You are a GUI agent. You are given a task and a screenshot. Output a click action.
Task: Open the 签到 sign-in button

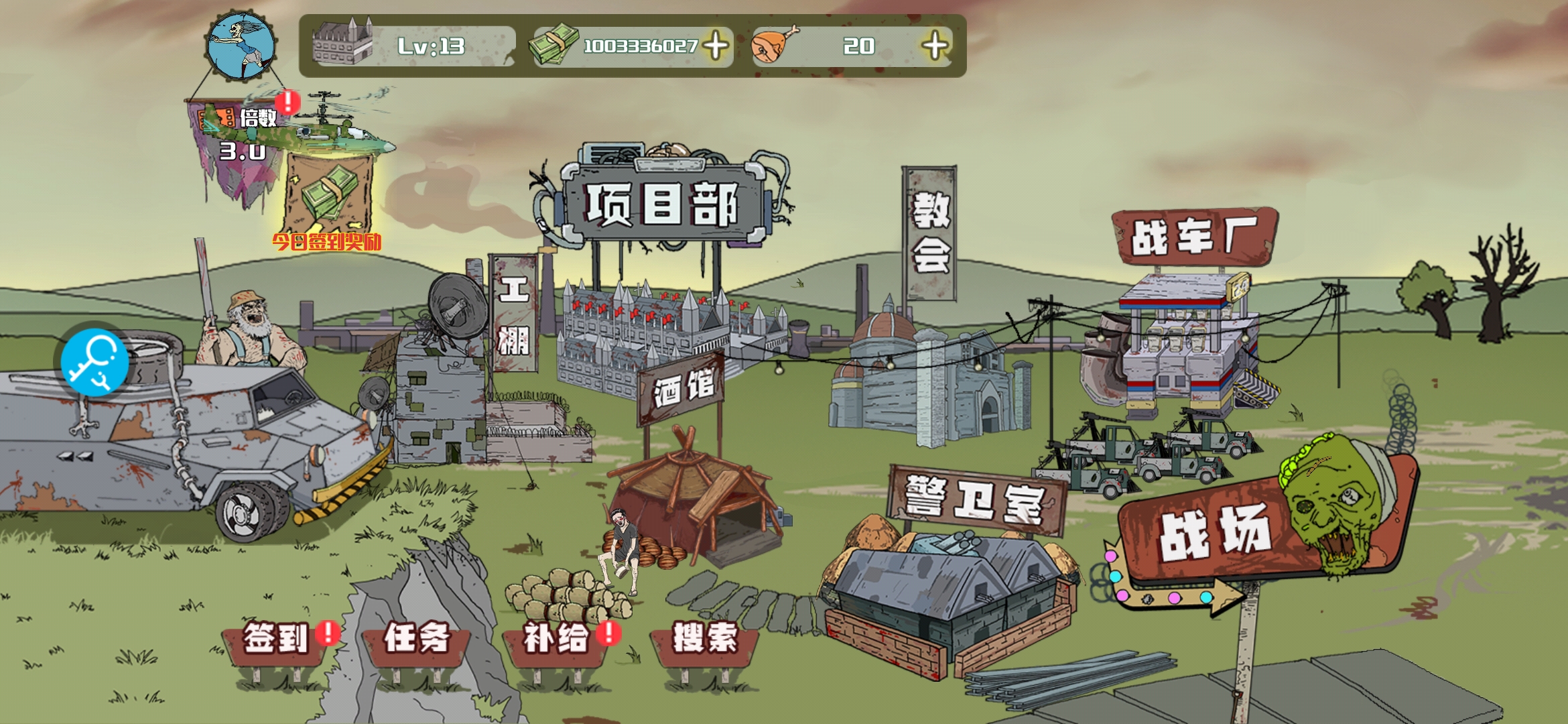(275, 639)
